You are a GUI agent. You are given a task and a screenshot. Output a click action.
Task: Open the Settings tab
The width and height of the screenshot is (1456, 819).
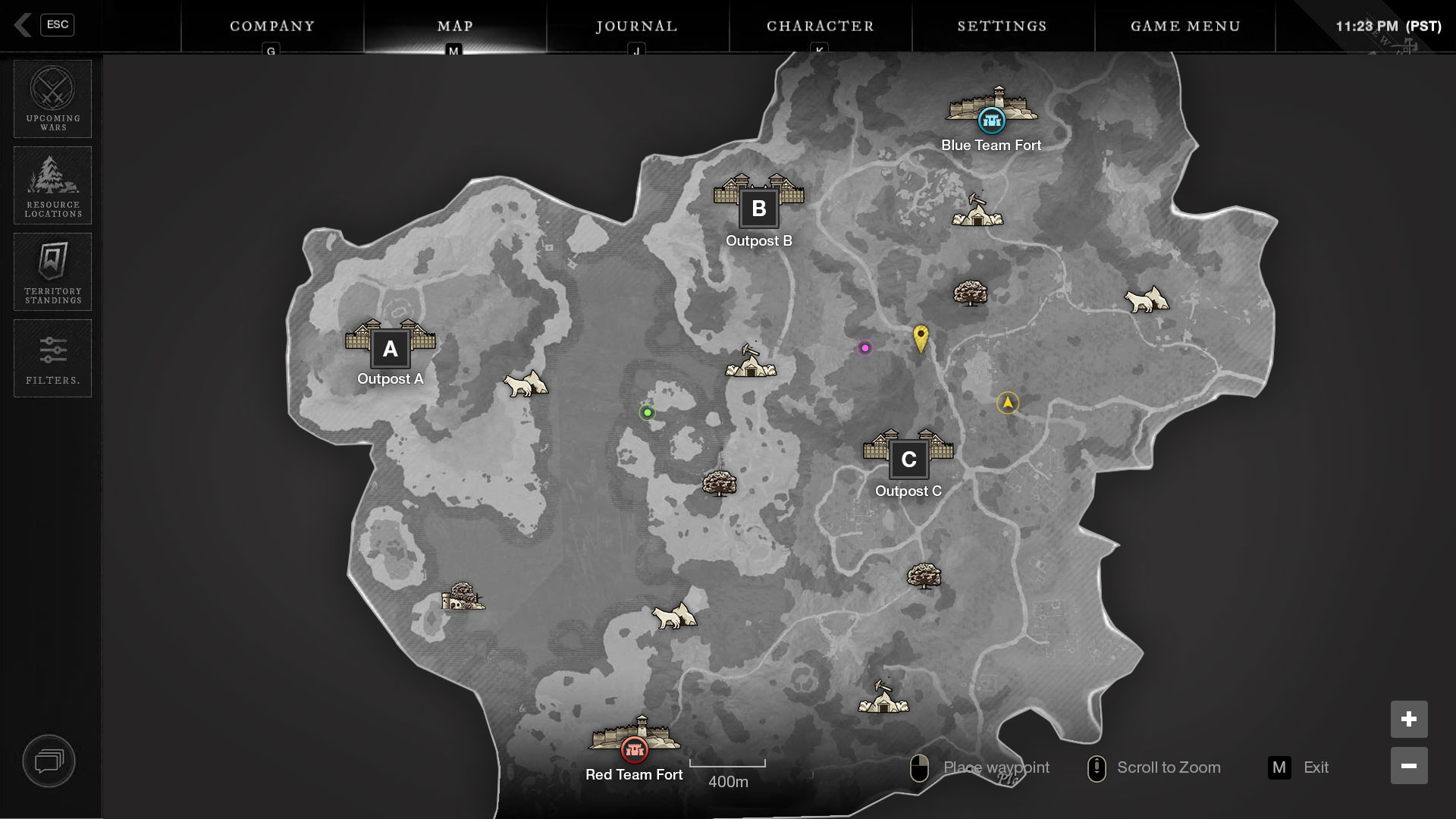[x=1002, y=26]
